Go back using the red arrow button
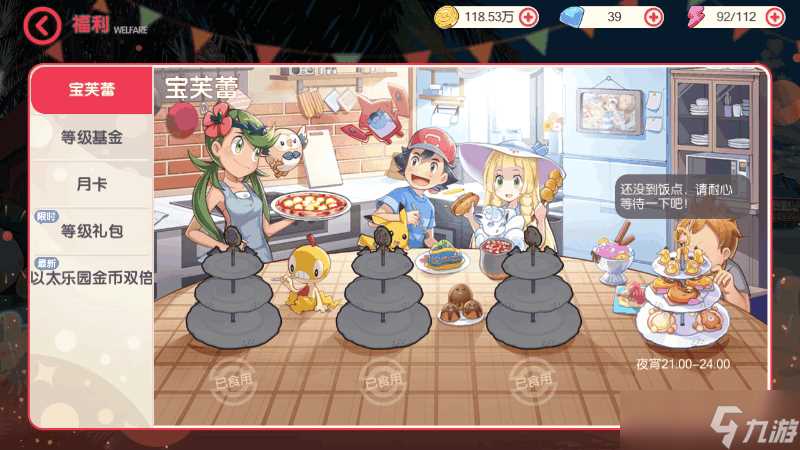The width and height of the screenshot is (800, 450). (x=42, y=25)
